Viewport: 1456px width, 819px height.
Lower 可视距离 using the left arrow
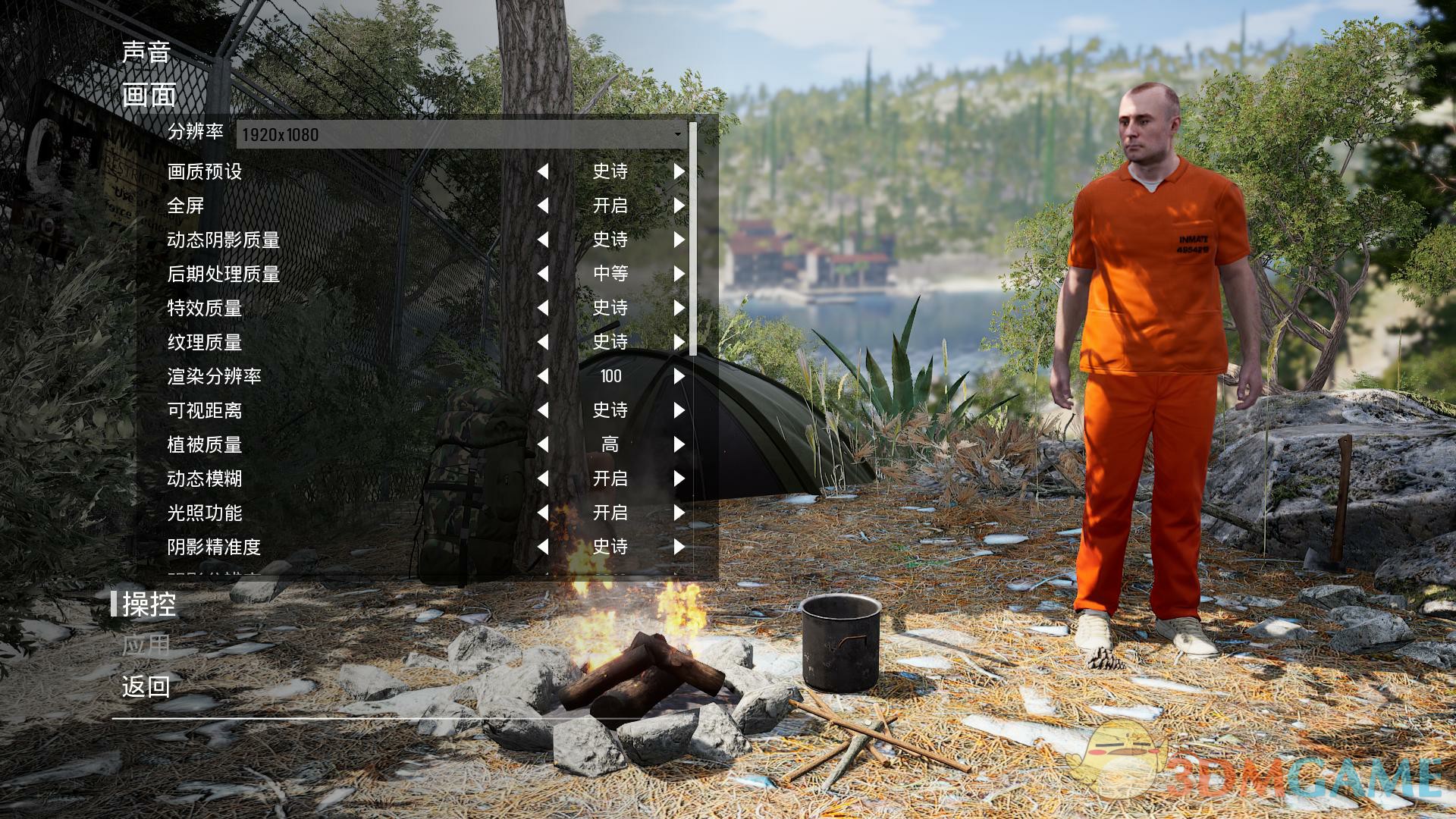543,411
